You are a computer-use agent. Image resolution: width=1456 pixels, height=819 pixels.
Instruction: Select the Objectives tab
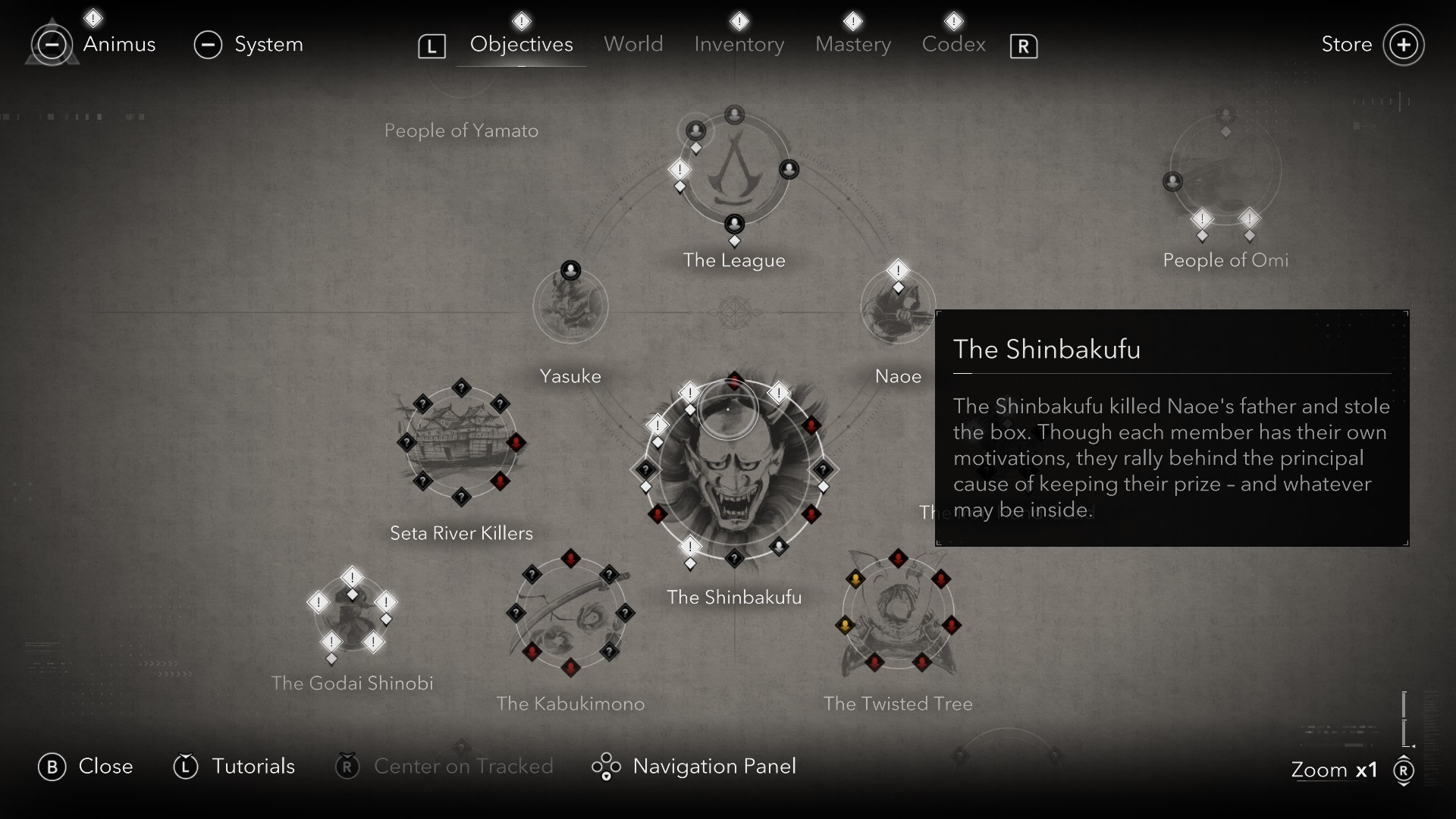(x=521, y=45)
